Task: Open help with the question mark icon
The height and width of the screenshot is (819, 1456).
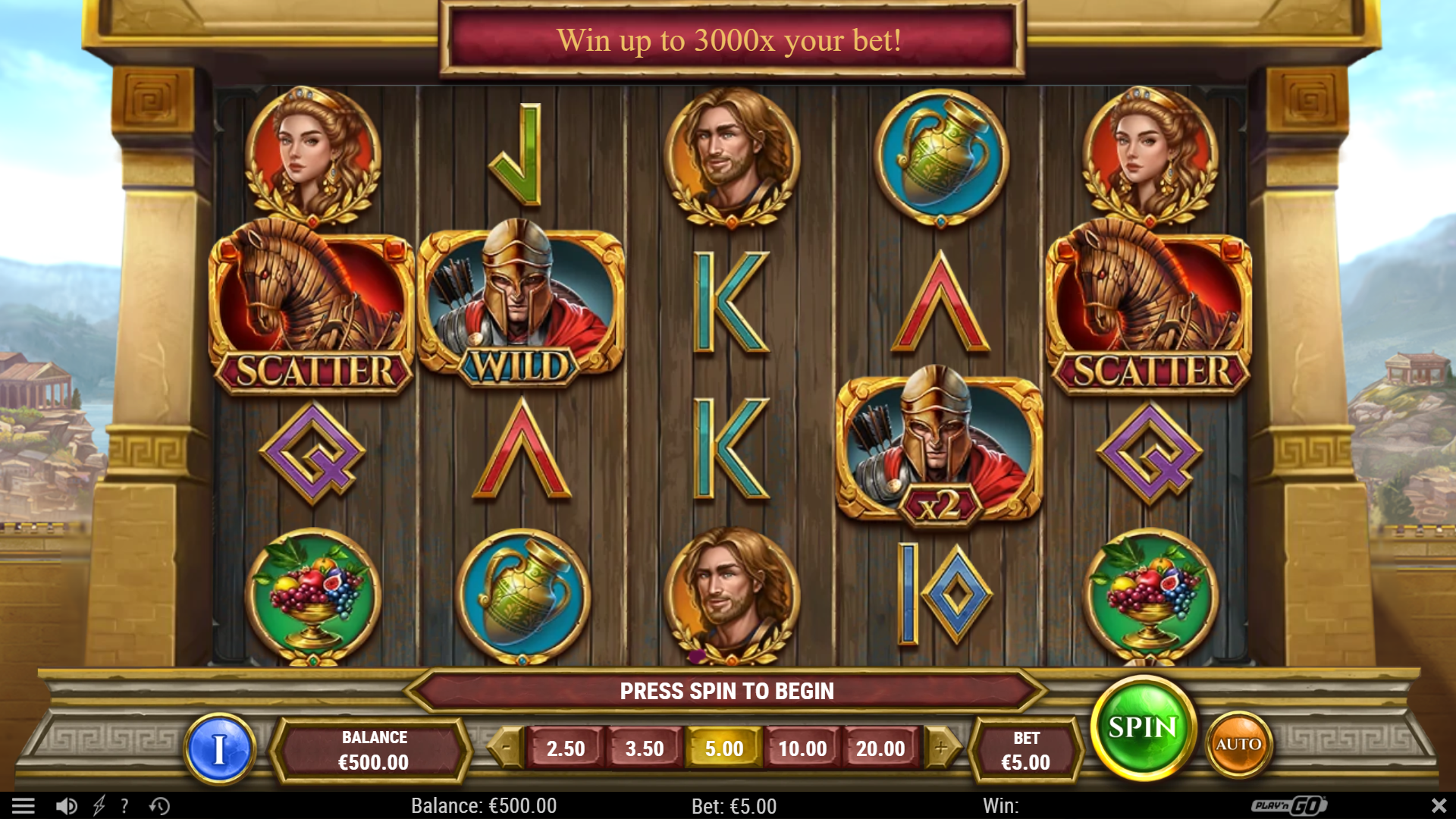Action: pyautogui.click(x=124, y=805)
